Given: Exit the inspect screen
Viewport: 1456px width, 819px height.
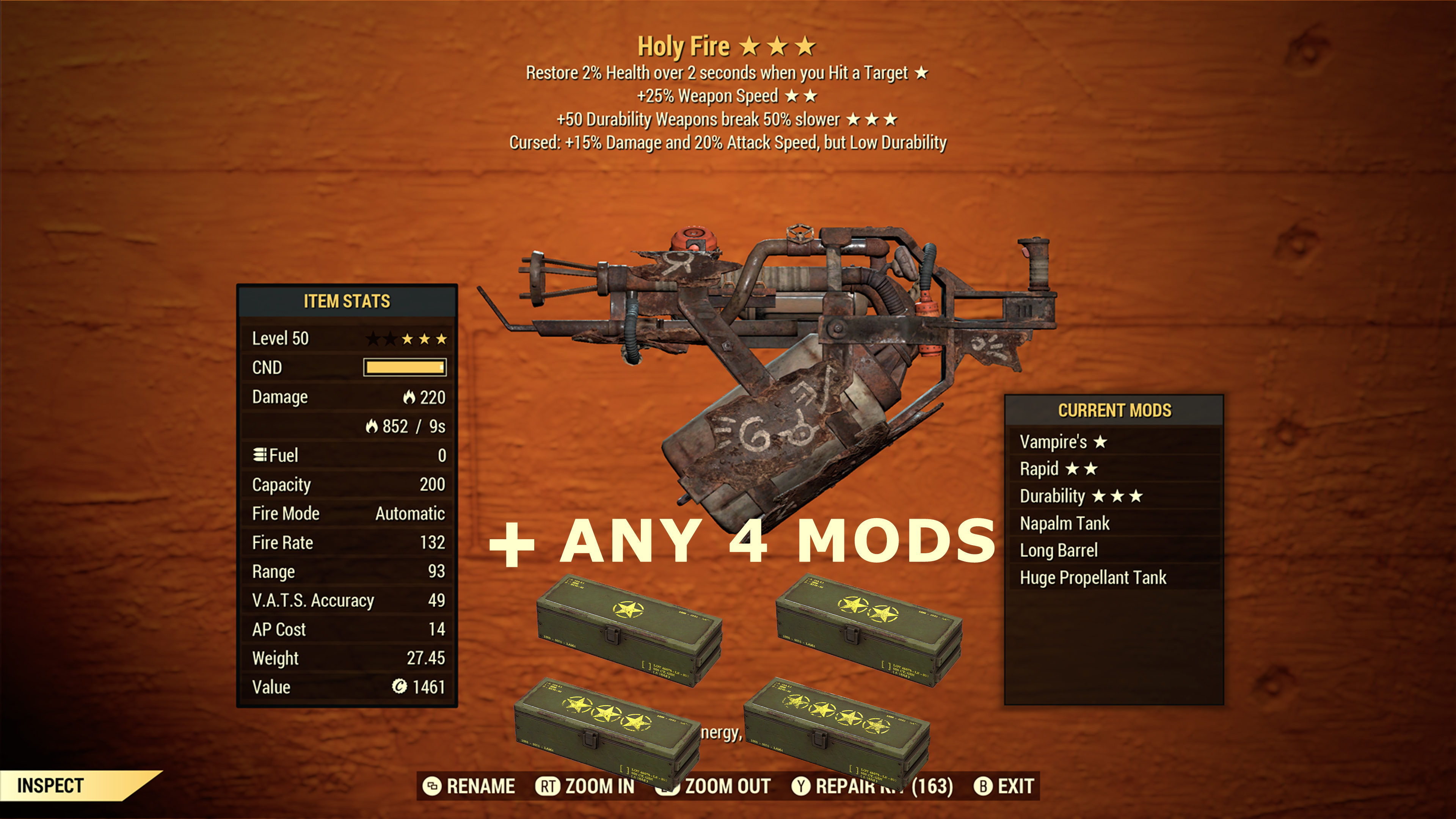Looking at the screenshot, I should pos(1004,786).
